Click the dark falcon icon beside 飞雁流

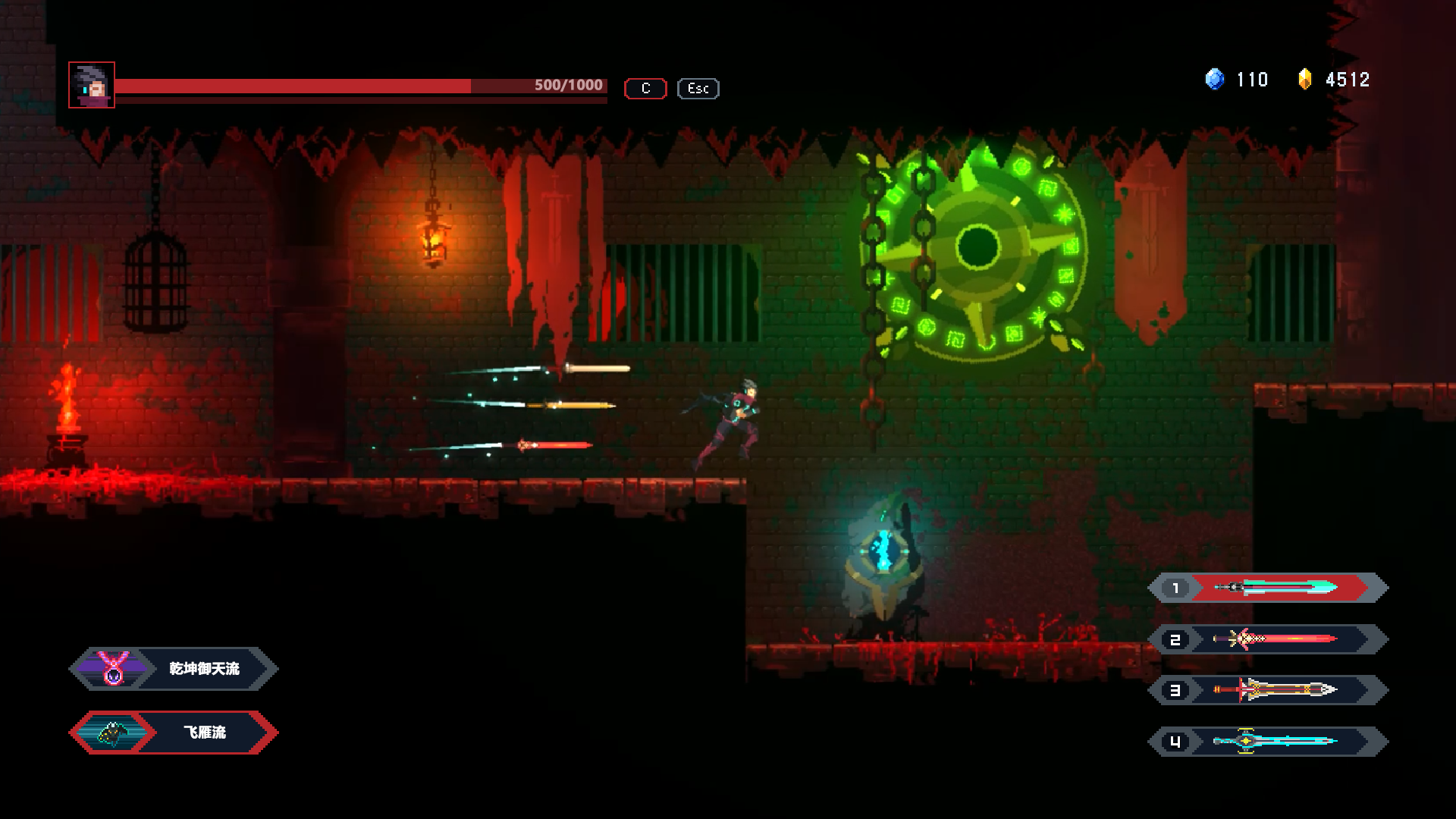112,733
